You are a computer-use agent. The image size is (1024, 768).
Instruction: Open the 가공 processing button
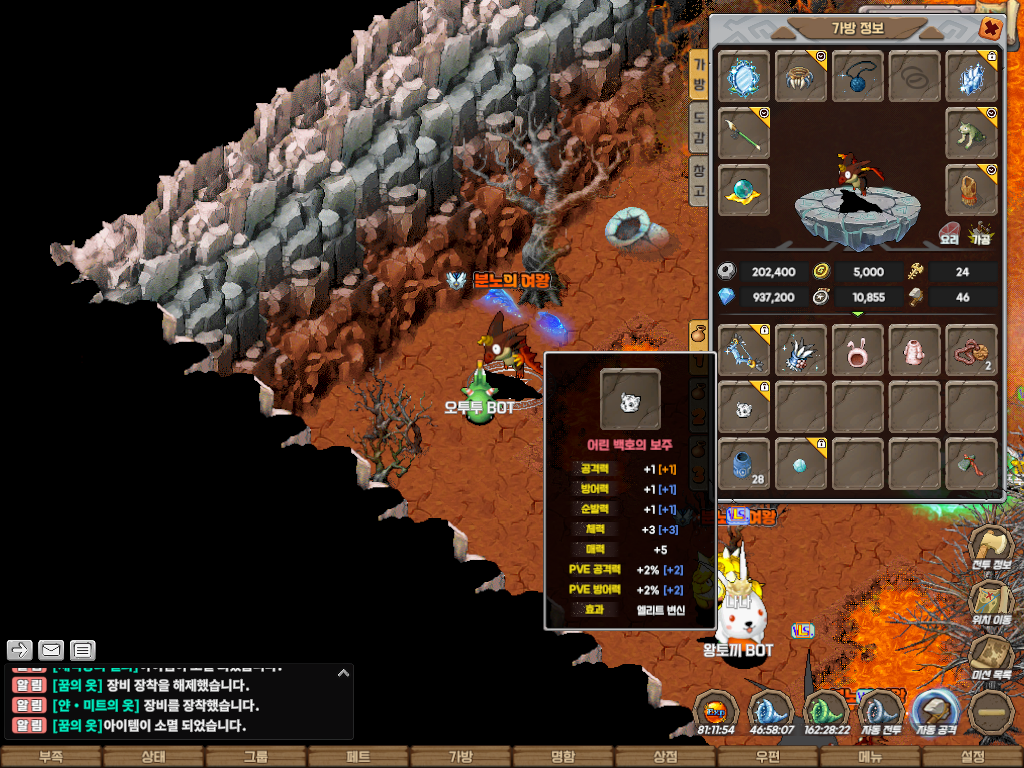[x=982, y=234]
